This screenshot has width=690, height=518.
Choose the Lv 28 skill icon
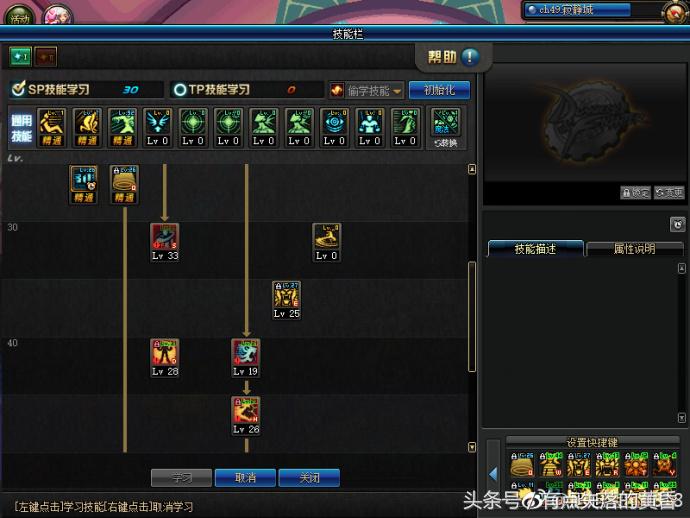[165, 353]
